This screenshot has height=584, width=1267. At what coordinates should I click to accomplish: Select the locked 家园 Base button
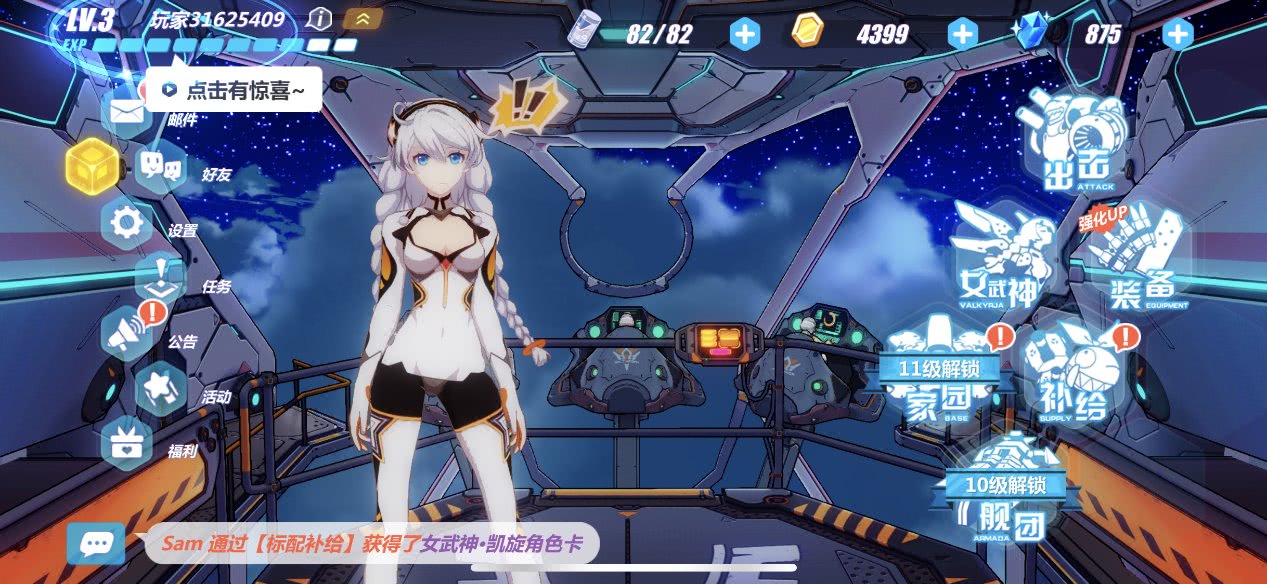coord(937,377)
